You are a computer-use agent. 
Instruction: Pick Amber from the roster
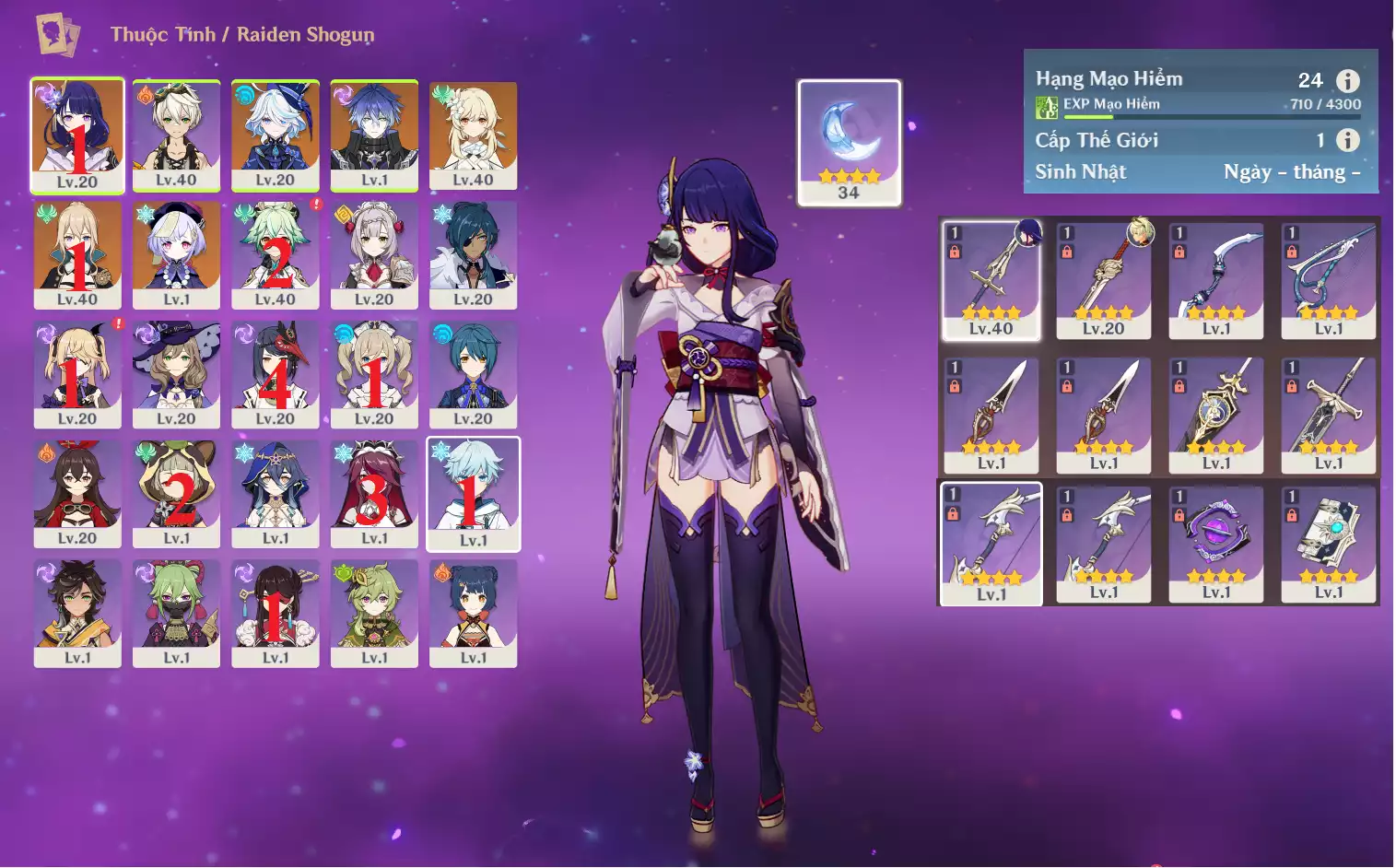[x=77, y=493]
